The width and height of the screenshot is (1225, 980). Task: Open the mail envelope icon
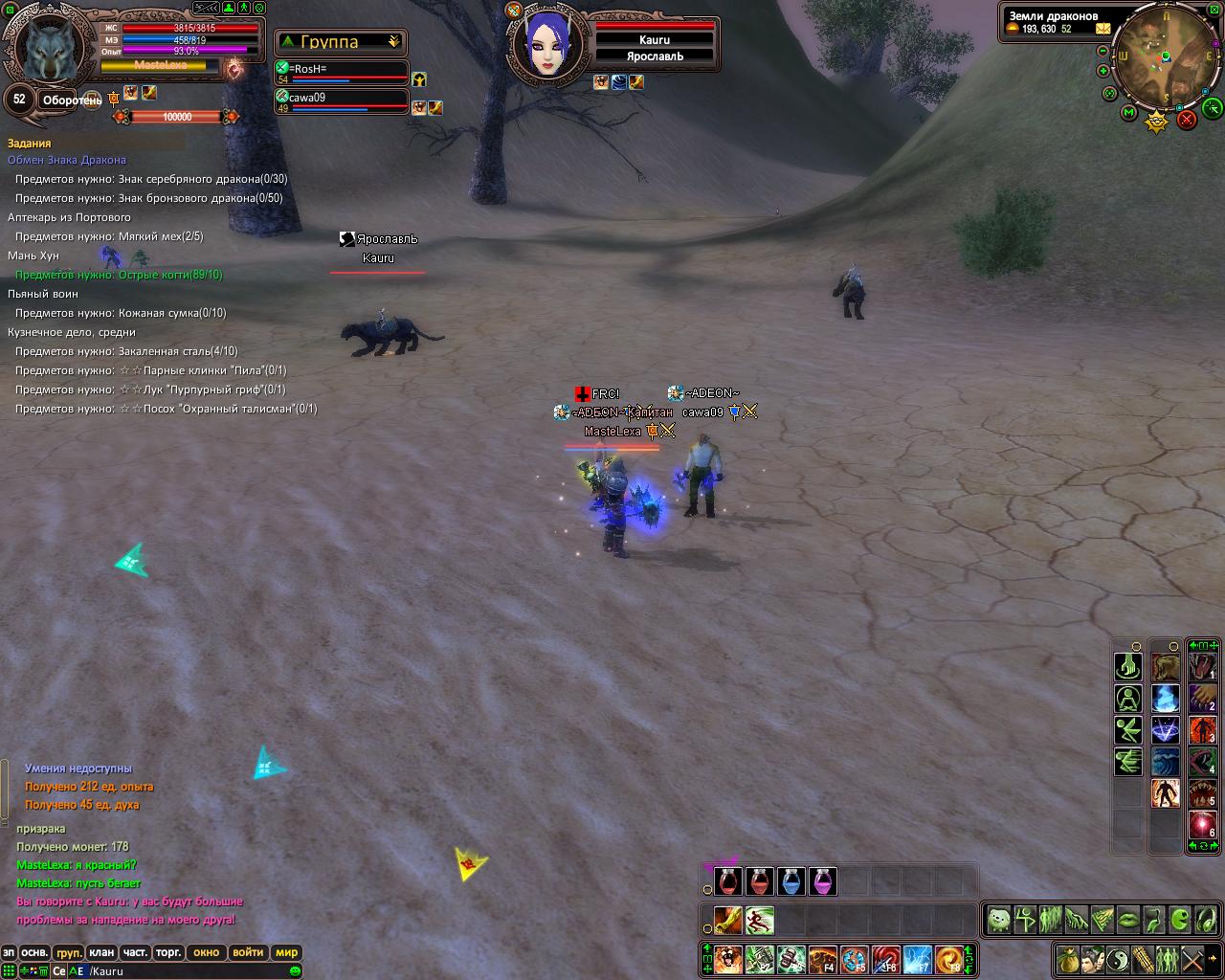[1103, 29]
